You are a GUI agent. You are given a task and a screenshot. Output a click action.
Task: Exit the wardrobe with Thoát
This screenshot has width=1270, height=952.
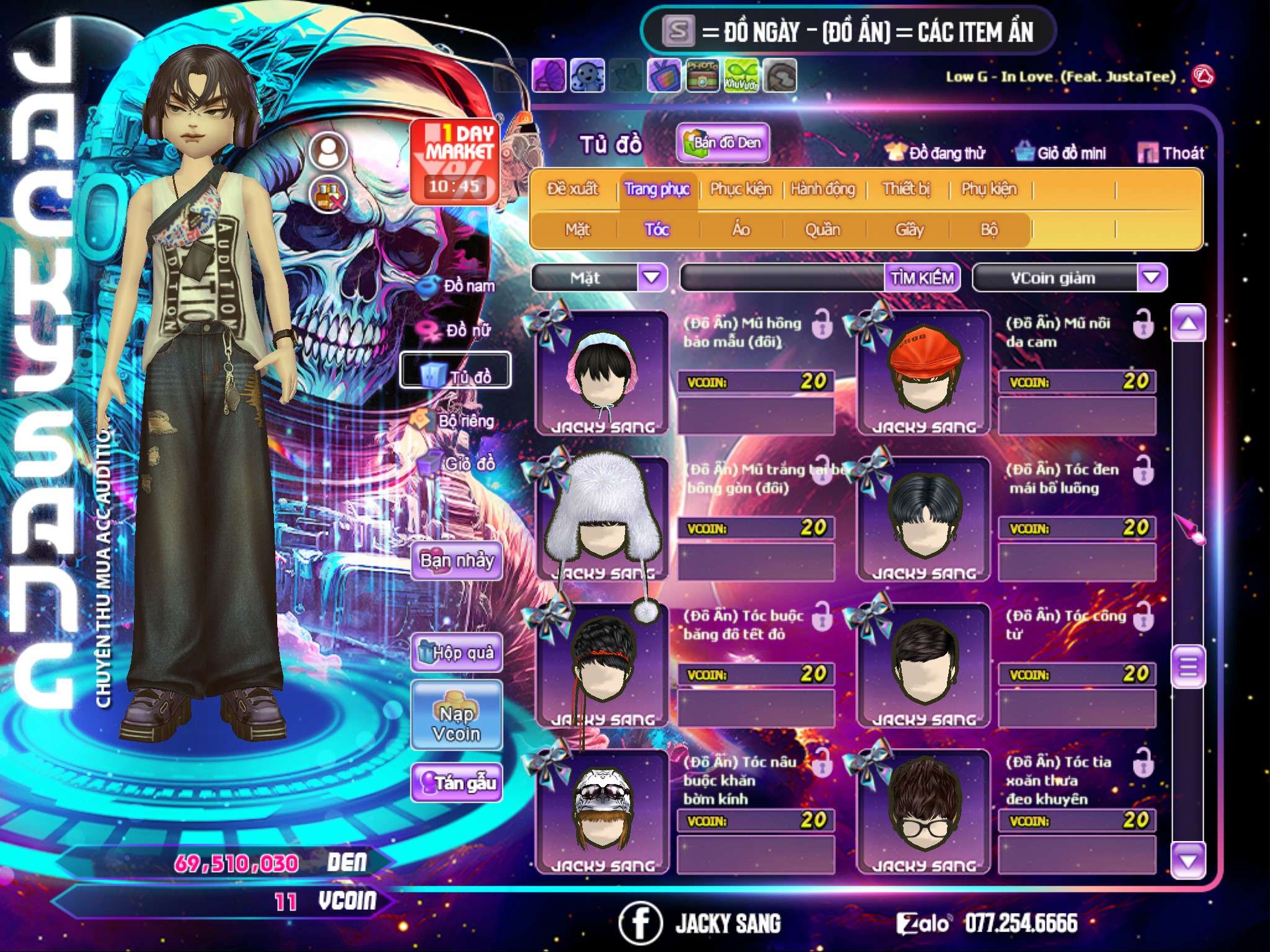tap(1171, 152)
